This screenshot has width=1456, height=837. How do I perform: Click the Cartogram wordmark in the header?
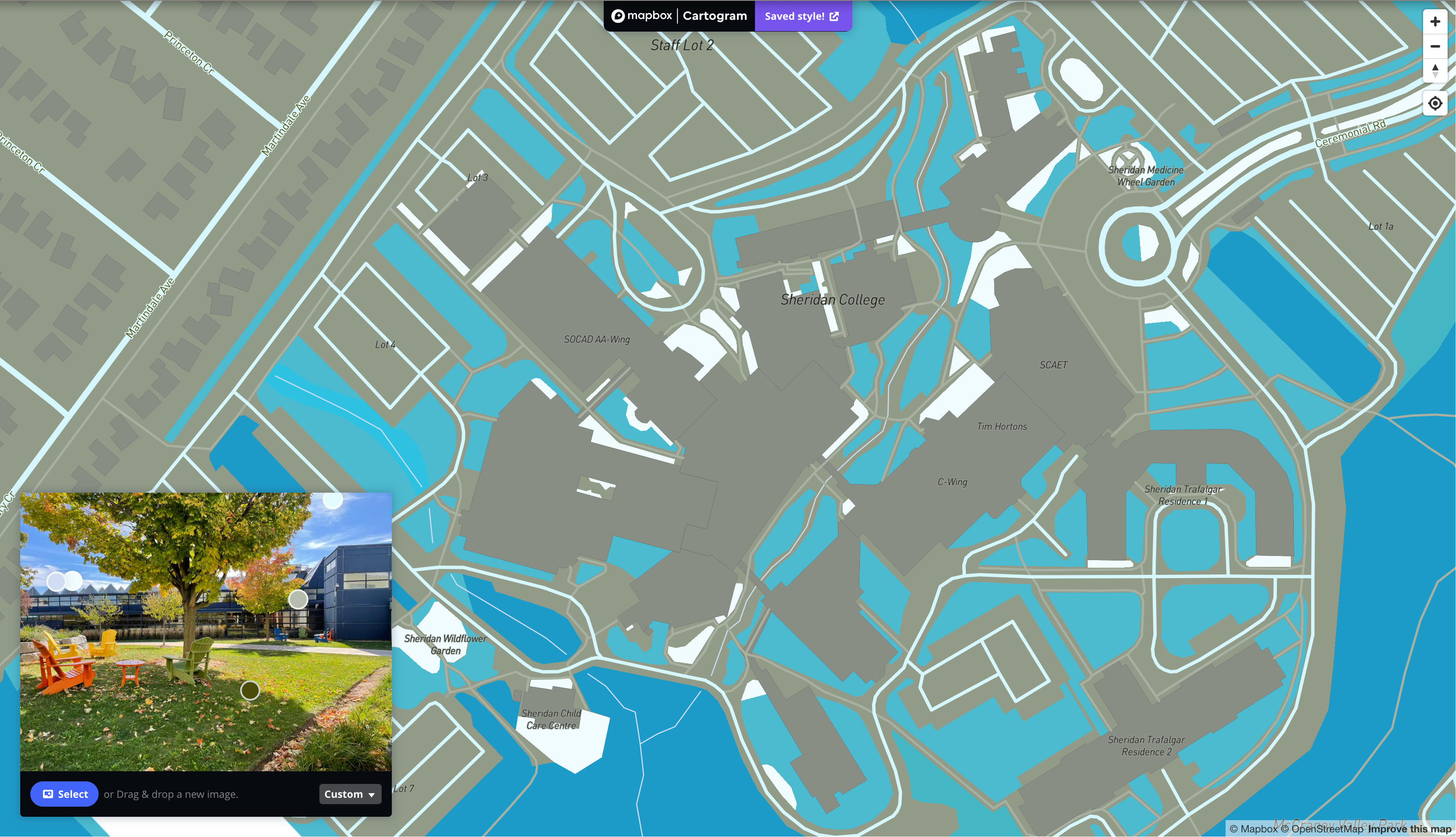click(x=714, y=16)
